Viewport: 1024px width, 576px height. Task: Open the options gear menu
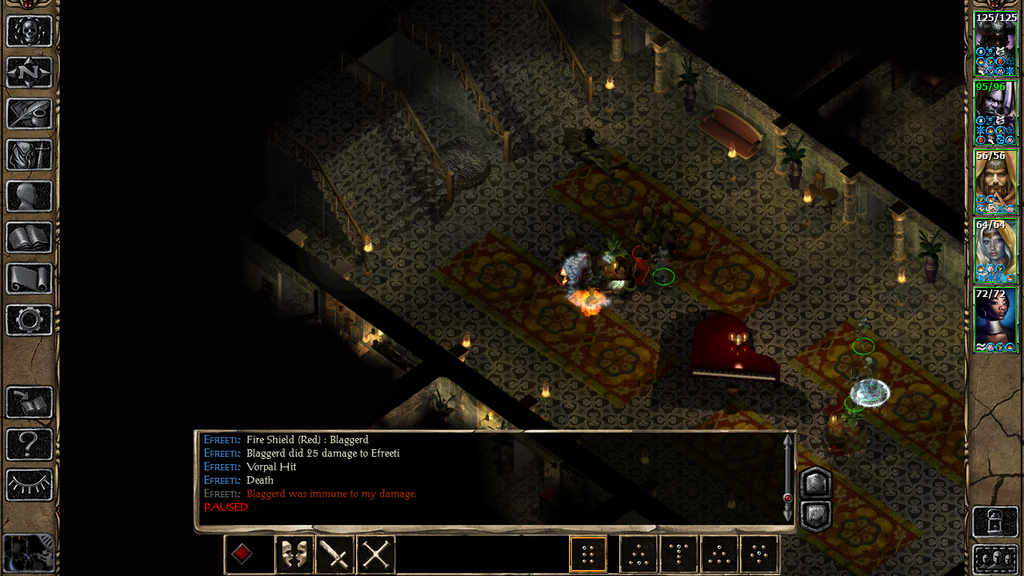coord(29,319)
